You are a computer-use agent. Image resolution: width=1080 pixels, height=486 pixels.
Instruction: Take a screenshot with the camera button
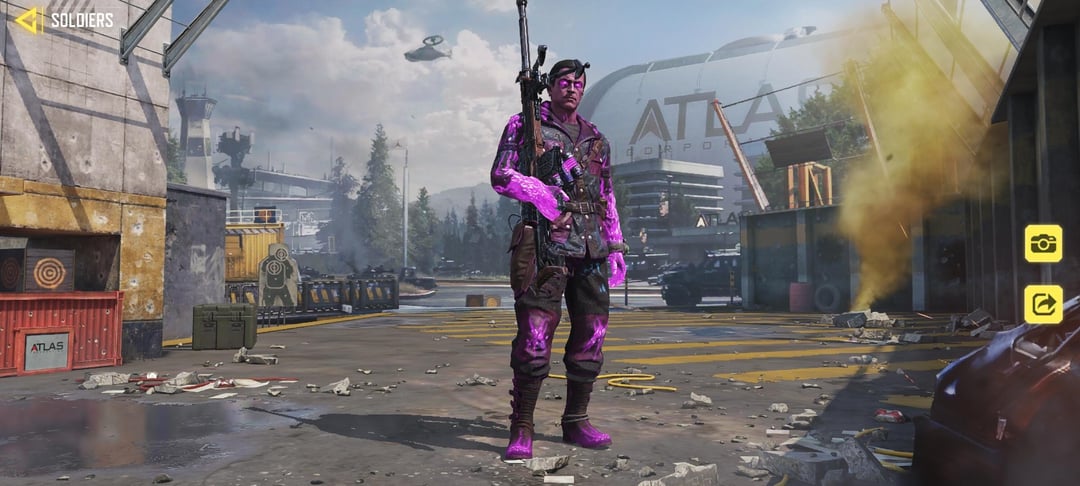tap(1043, 243)
